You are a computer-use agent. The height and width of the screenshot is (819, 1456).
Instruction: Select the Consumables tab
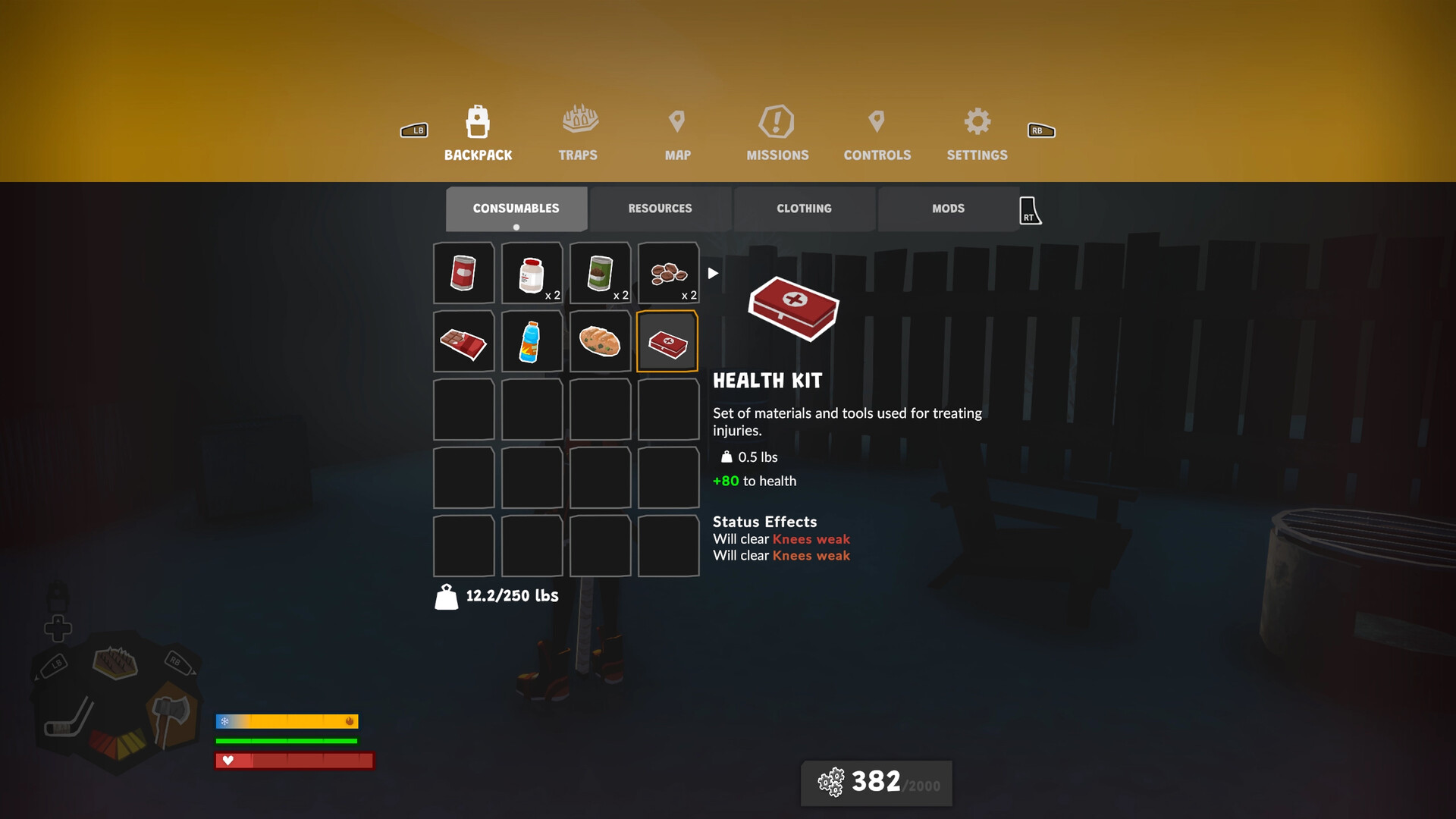tap(516, 209)
